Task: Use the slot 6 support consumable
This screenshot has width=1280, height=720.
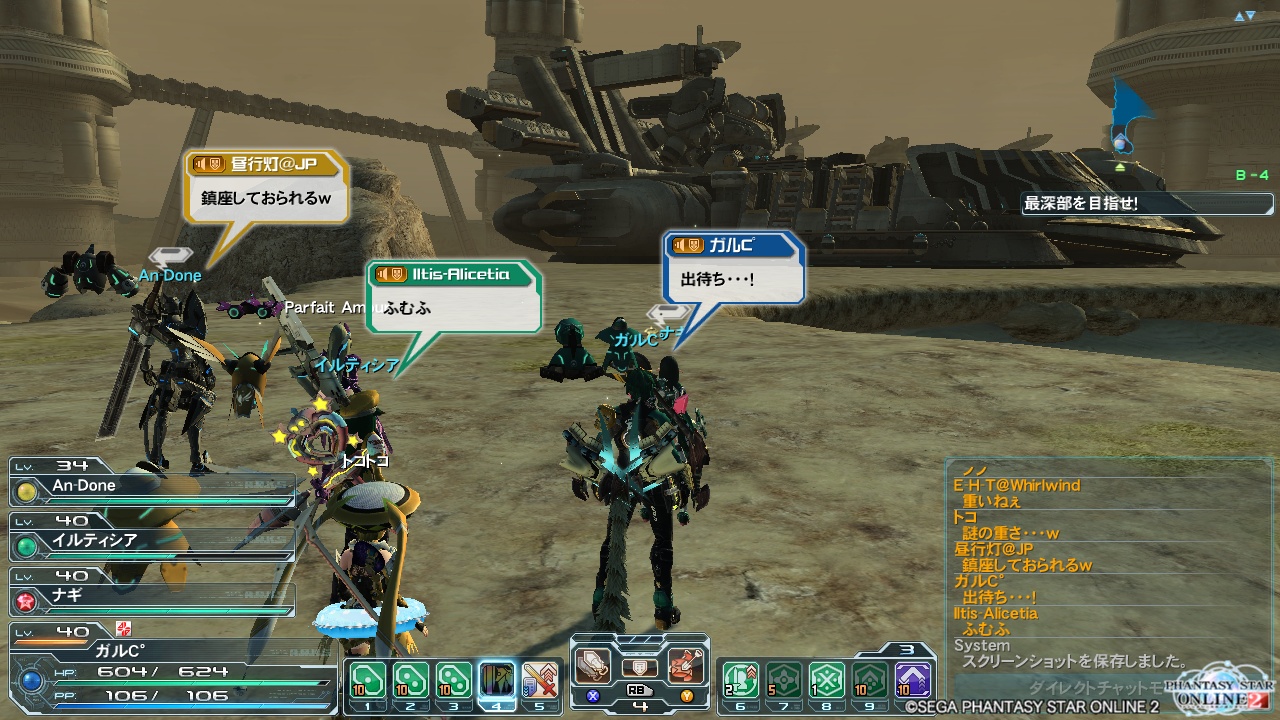Action: [x=740, y=680]
